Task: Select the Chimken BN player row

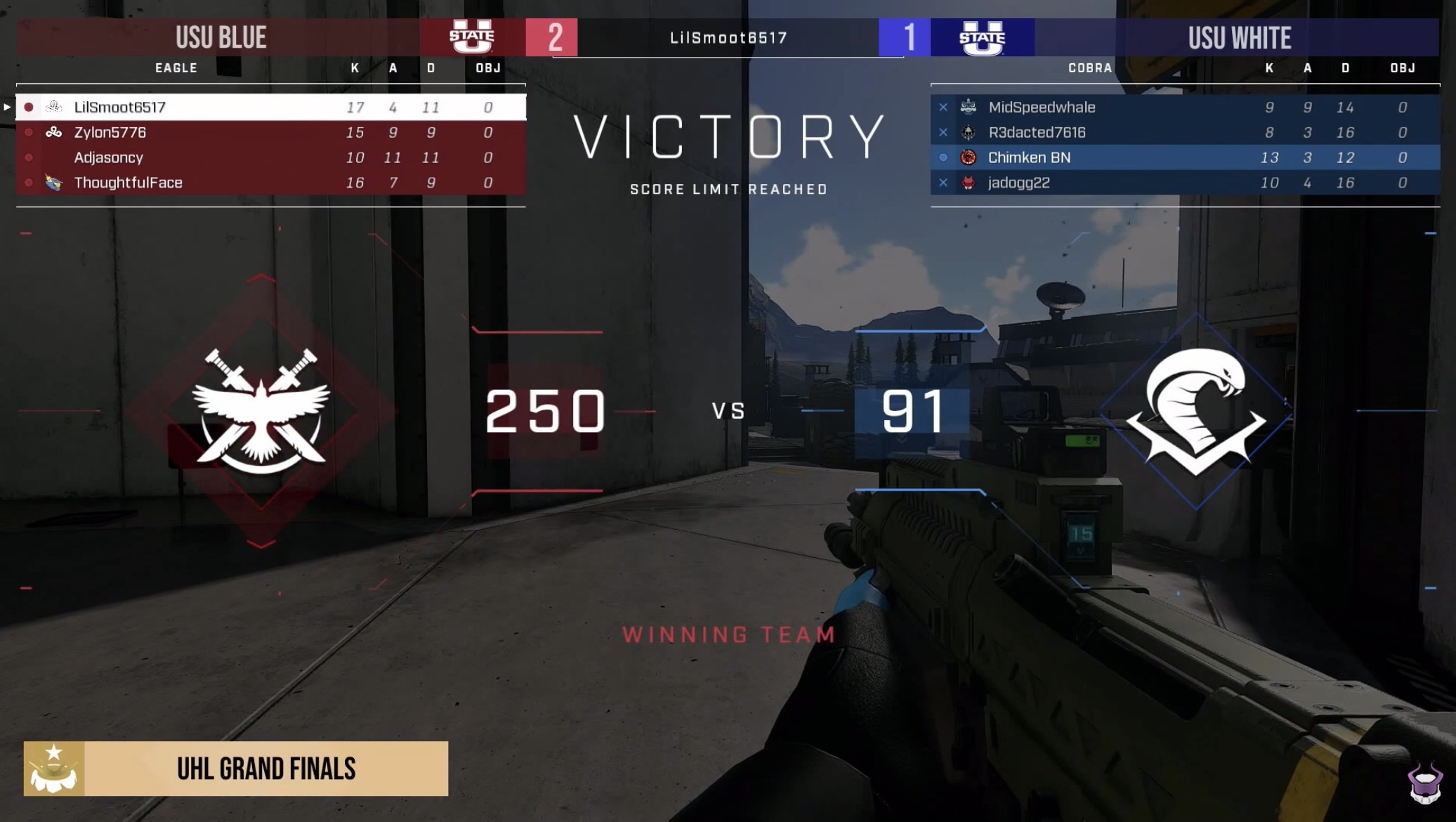Action: point(1185,157)
